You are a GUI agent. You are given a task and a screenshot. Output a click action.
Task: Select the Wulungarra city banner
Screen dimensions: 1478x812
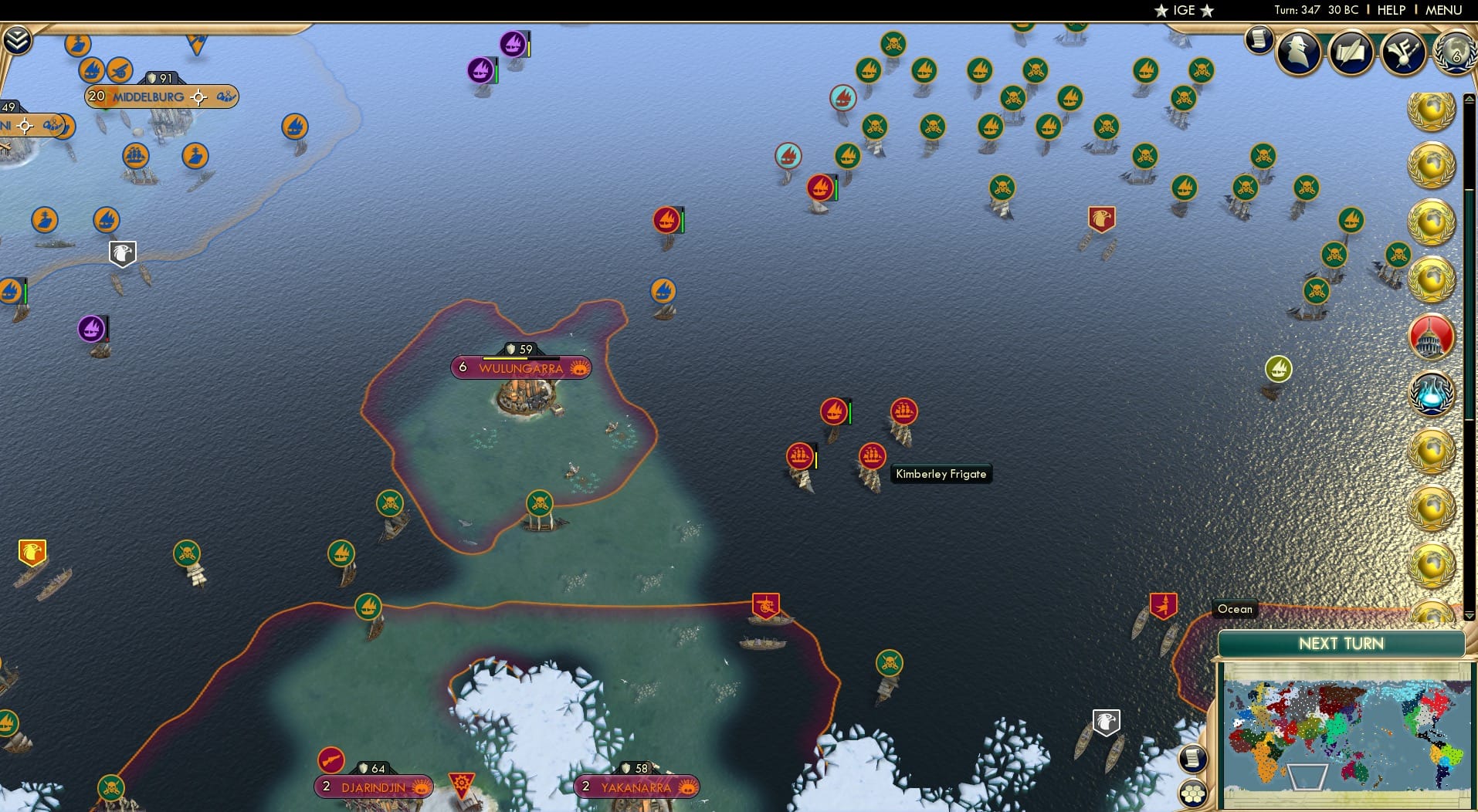click(521, 368)
